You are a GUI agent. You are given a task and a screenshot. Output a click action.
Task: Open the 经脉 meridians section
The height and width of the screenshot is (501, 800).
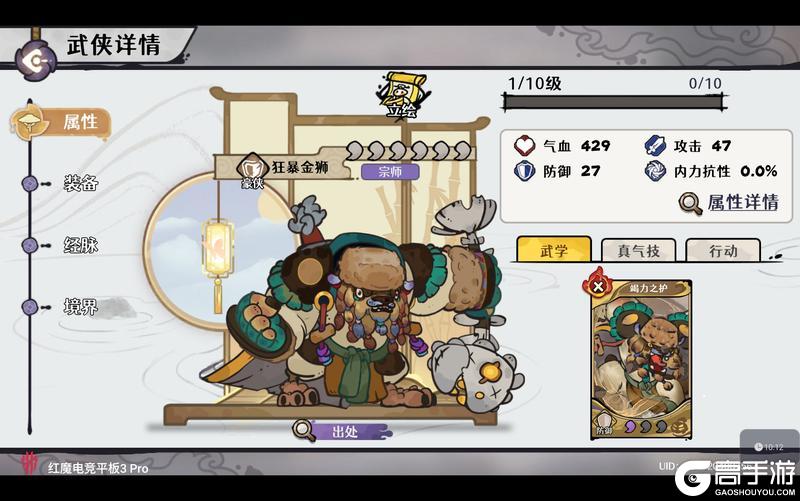80,244
